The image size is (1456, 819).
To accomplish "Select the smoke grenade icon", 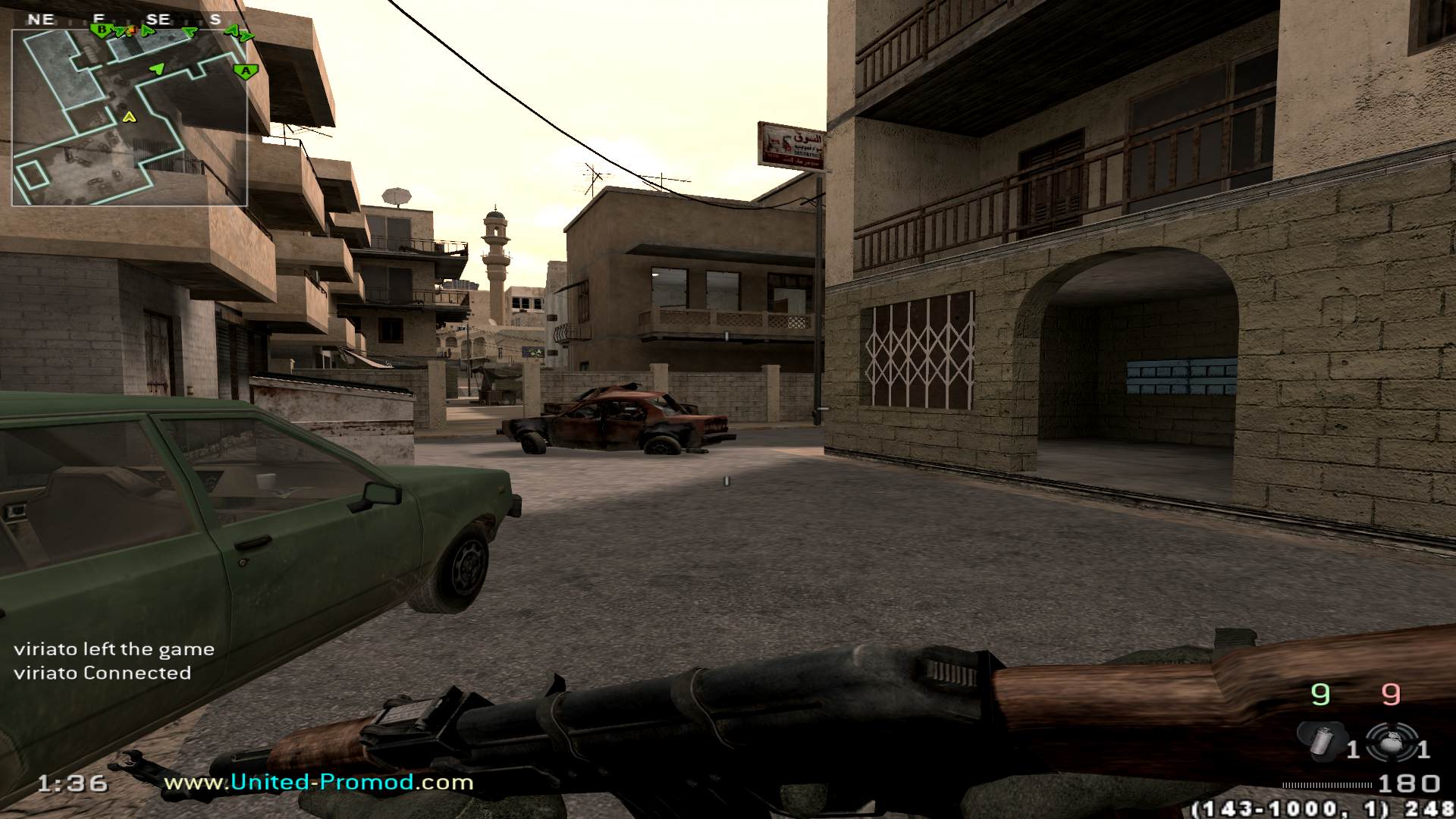I will 1321,741.
